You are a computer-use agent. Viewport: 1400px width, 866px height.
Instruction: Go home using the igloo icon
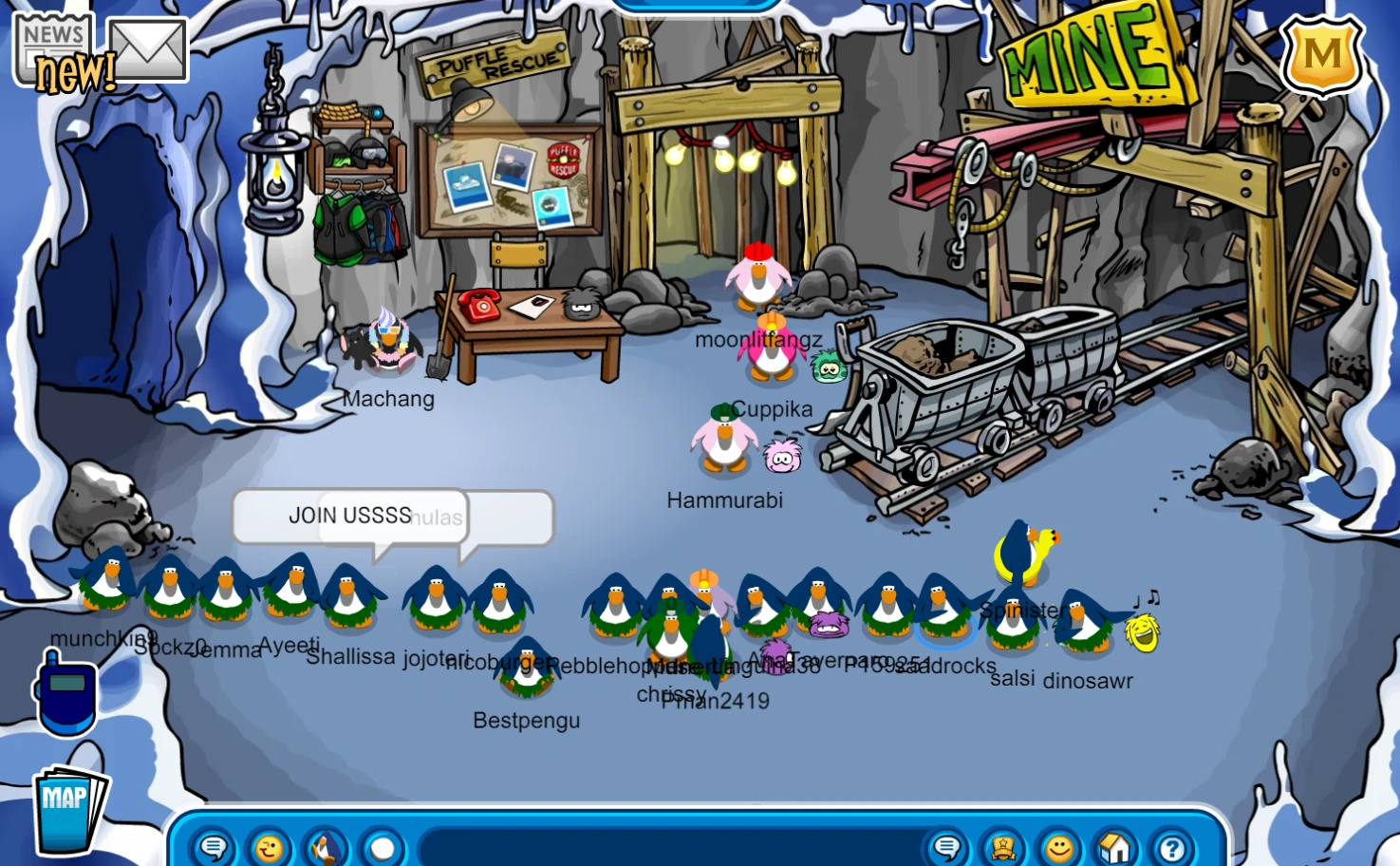(x=1112, y=848)
